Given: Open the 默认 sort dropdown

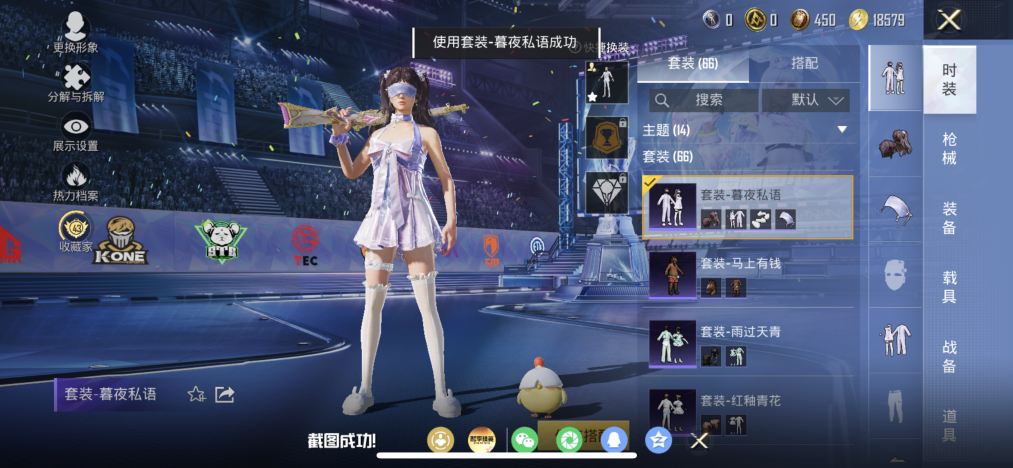Looking at the screenshot, I should (x=806, y=100).
